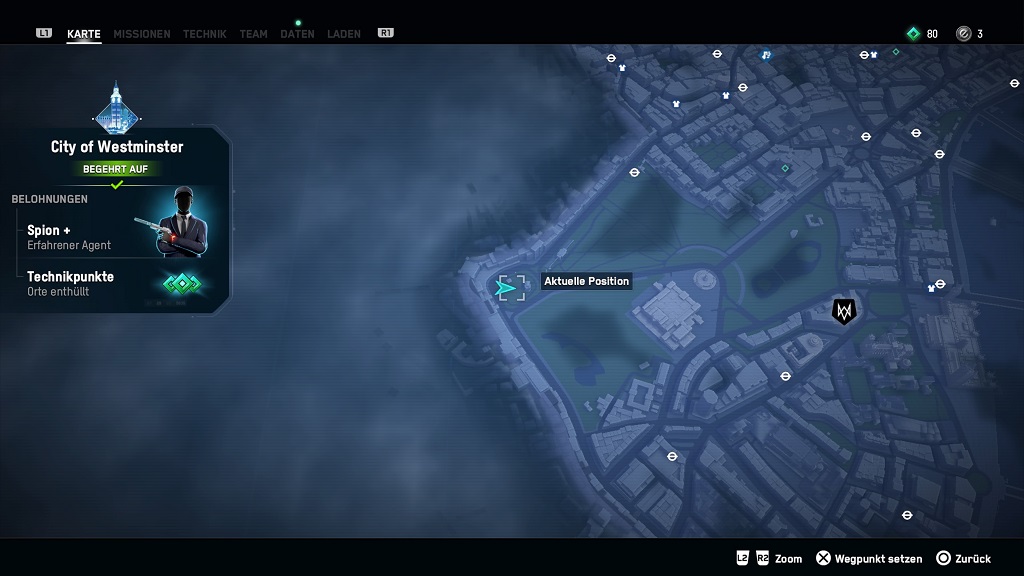Open the City of Westminster borough panel

click(x=117, y=147)
